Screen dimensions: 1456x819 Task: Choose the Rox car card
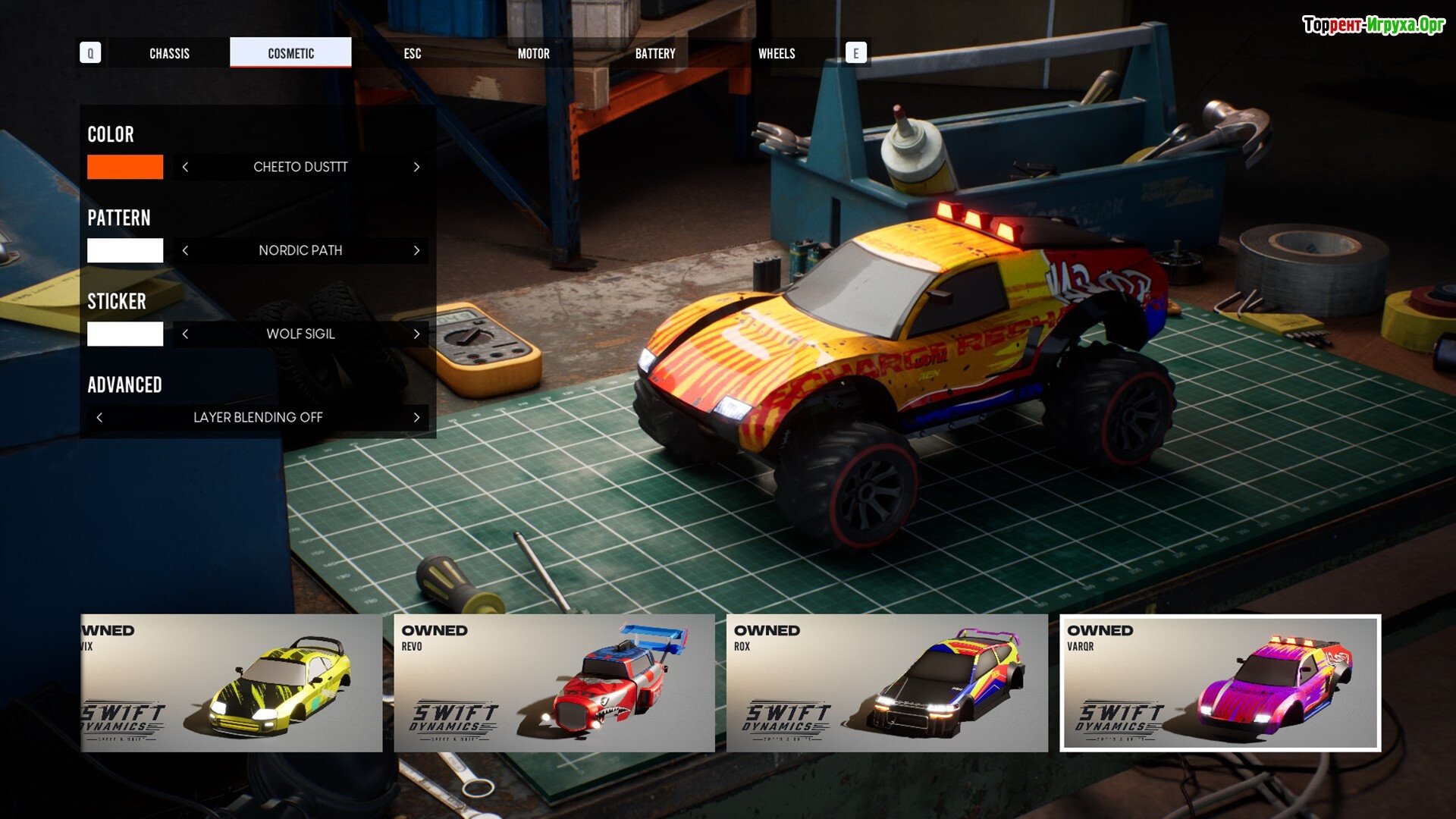coord(886,682)
